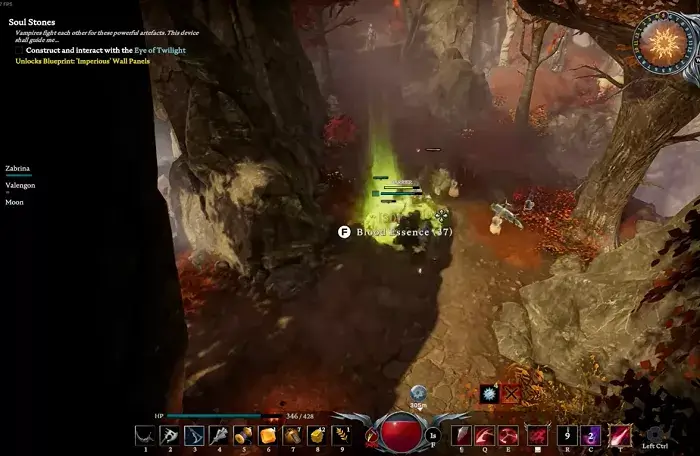This screenshot has width=700, height=456.
Task: Select clan member Valengon
Action: point(22,185)
